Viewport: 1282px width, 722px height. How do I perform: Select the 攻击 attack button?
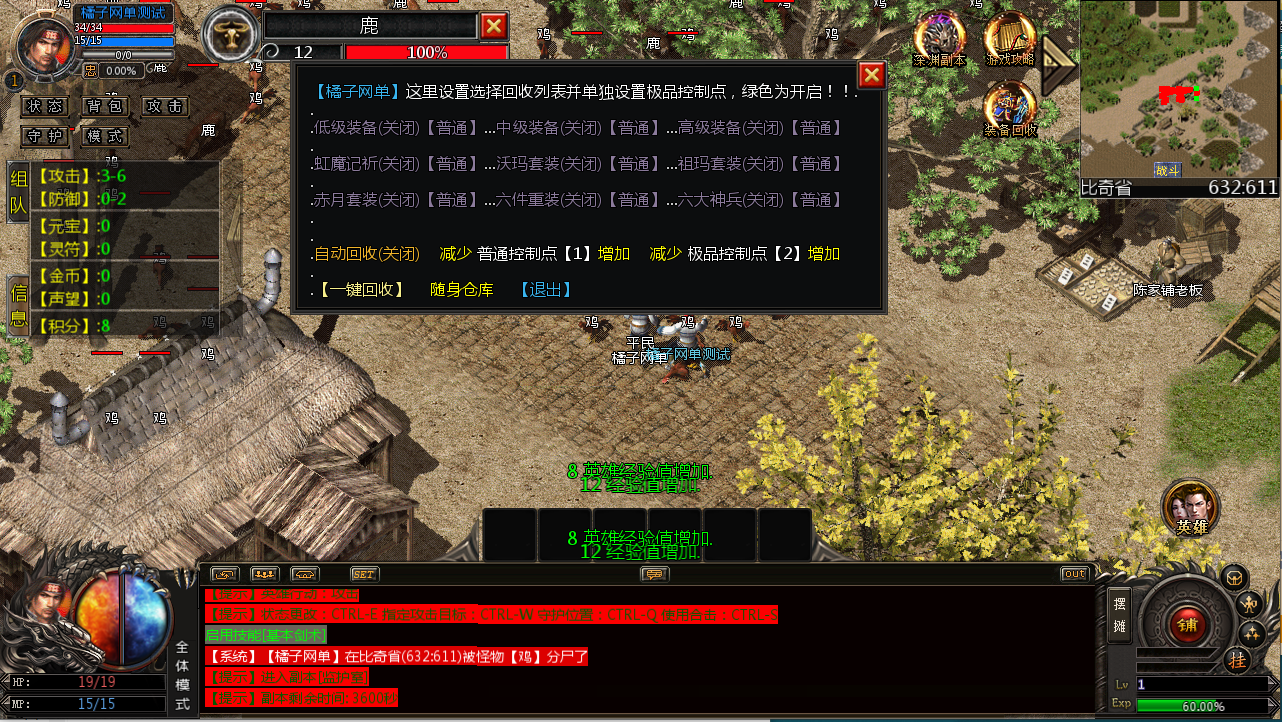163,106
